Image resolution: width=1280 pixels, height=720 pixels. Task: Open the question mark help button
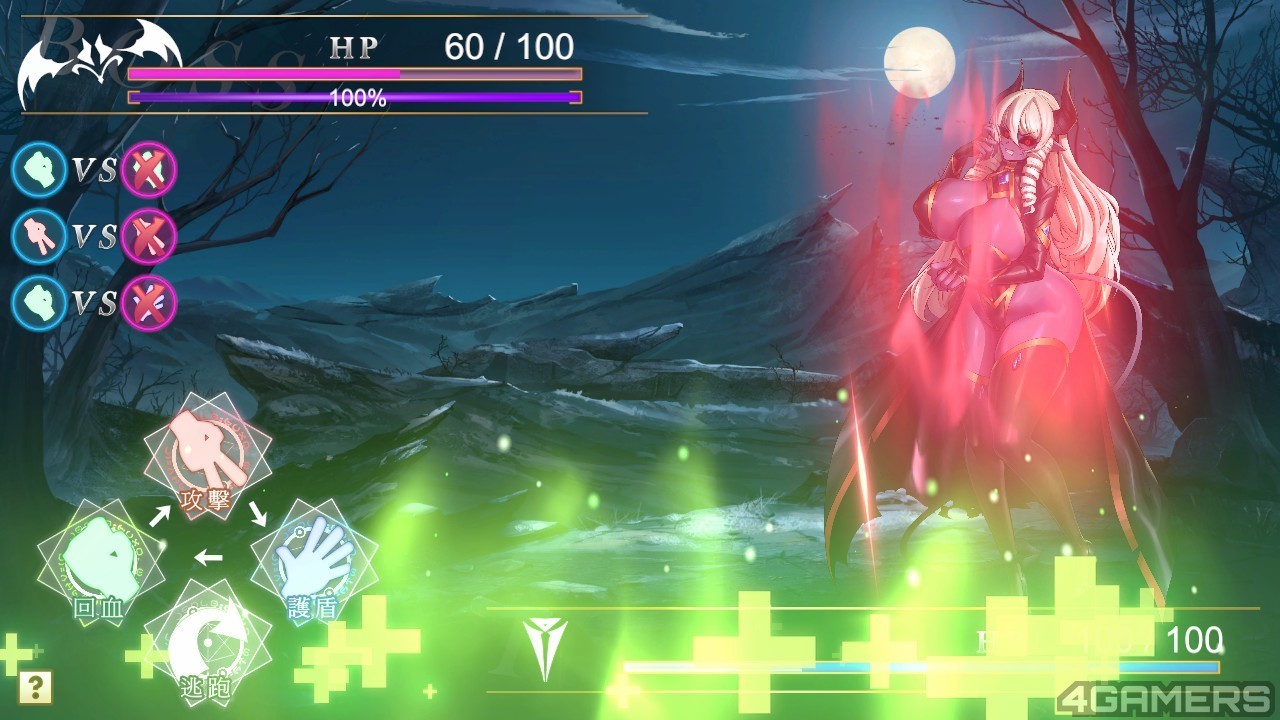[36, 687]
